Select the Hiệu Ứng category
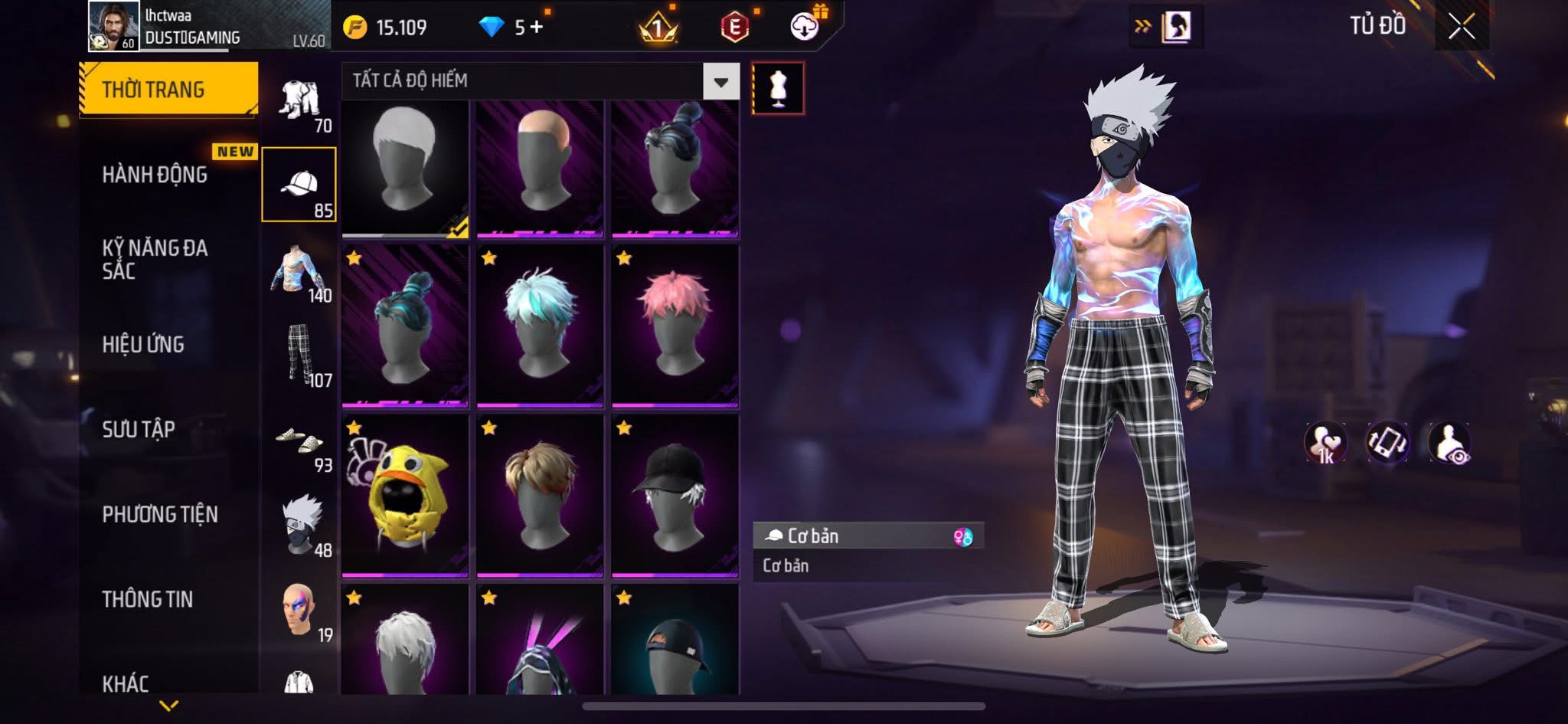Viewport: 1568px width, 724px height. [143, 345]
